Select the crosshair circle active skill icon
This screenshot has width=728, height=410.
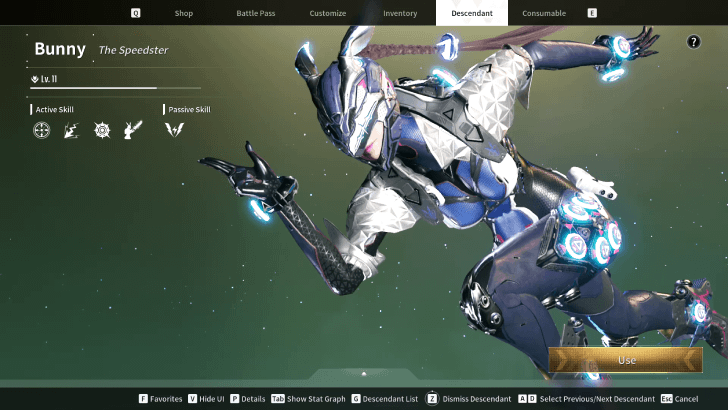point(41,130)
